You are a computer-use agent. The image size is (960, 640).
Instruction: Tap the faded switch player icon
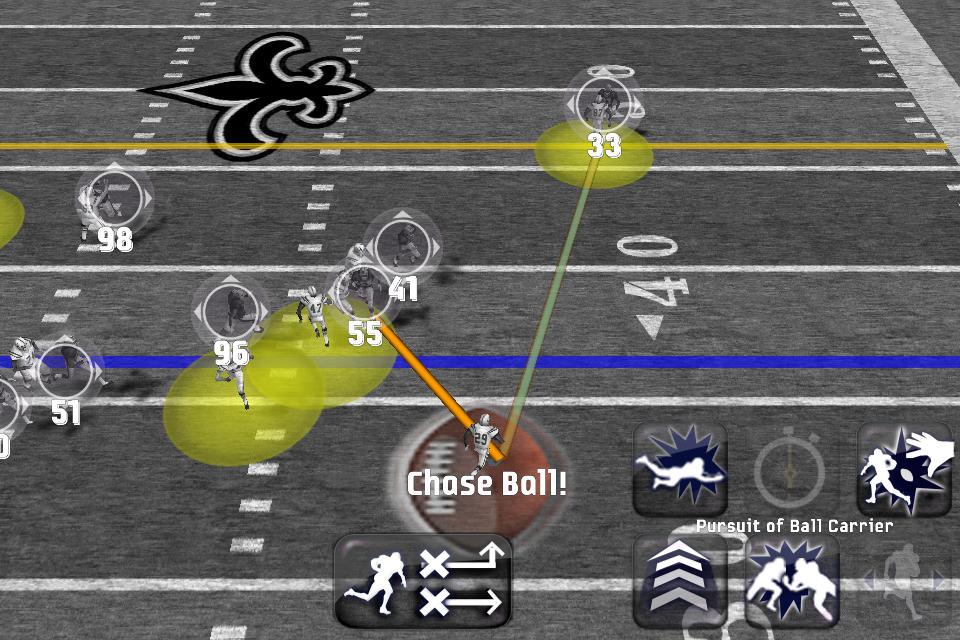tap(906, 580)
